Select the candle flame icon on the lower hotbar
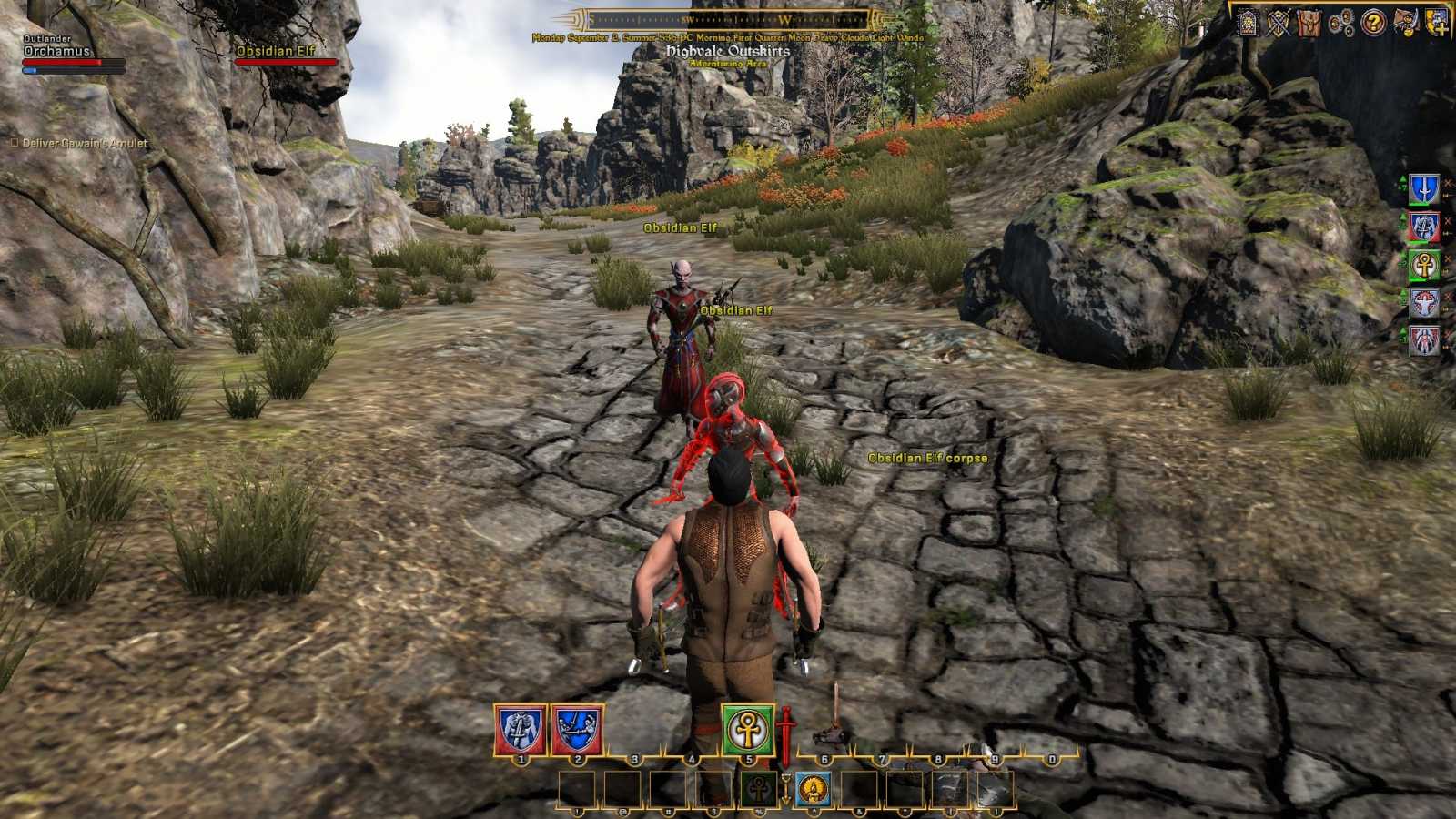The width and height of the screenshot is (1456, 819). point(813,789)
